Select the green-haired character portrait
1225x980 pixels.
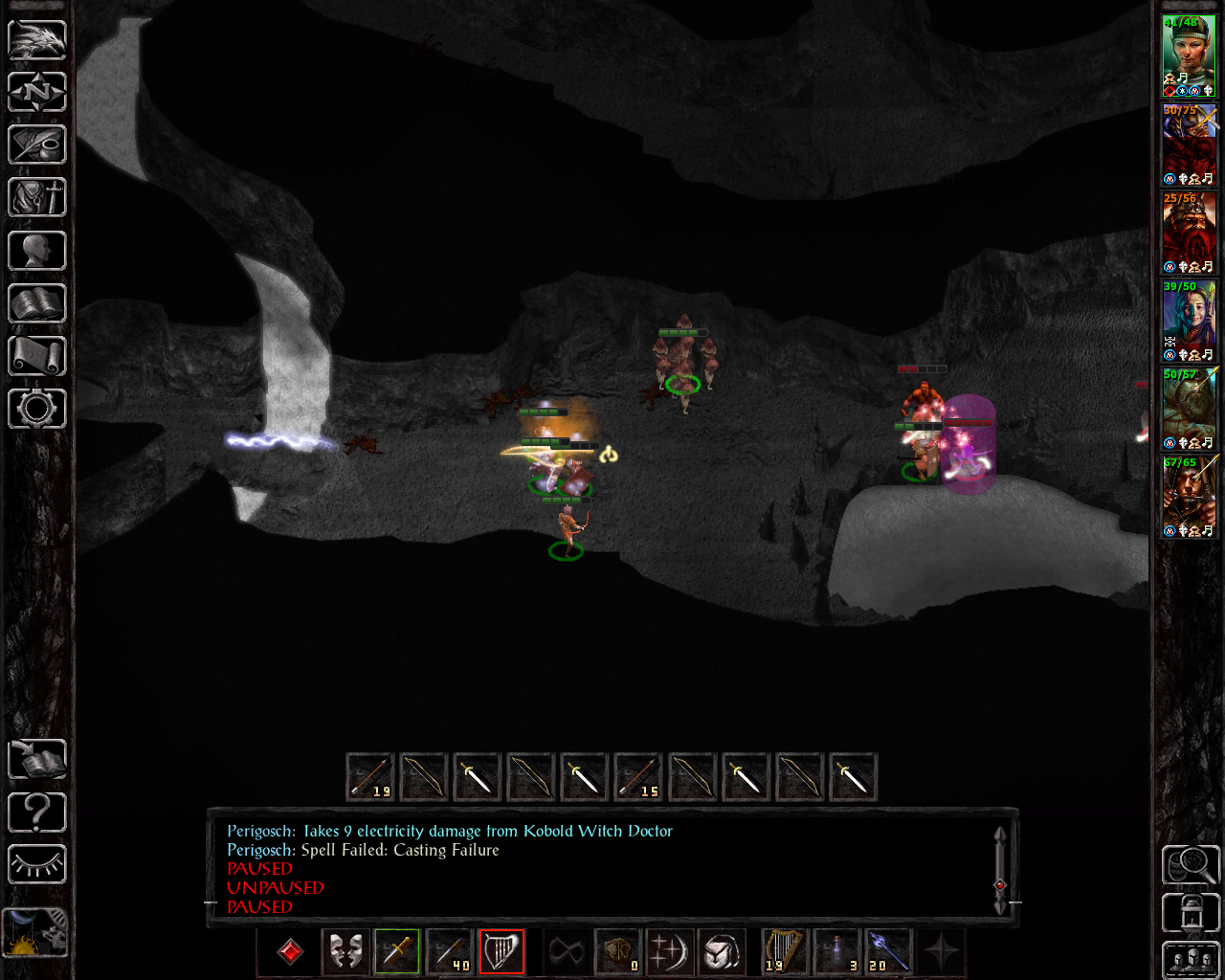(1189, 56)
